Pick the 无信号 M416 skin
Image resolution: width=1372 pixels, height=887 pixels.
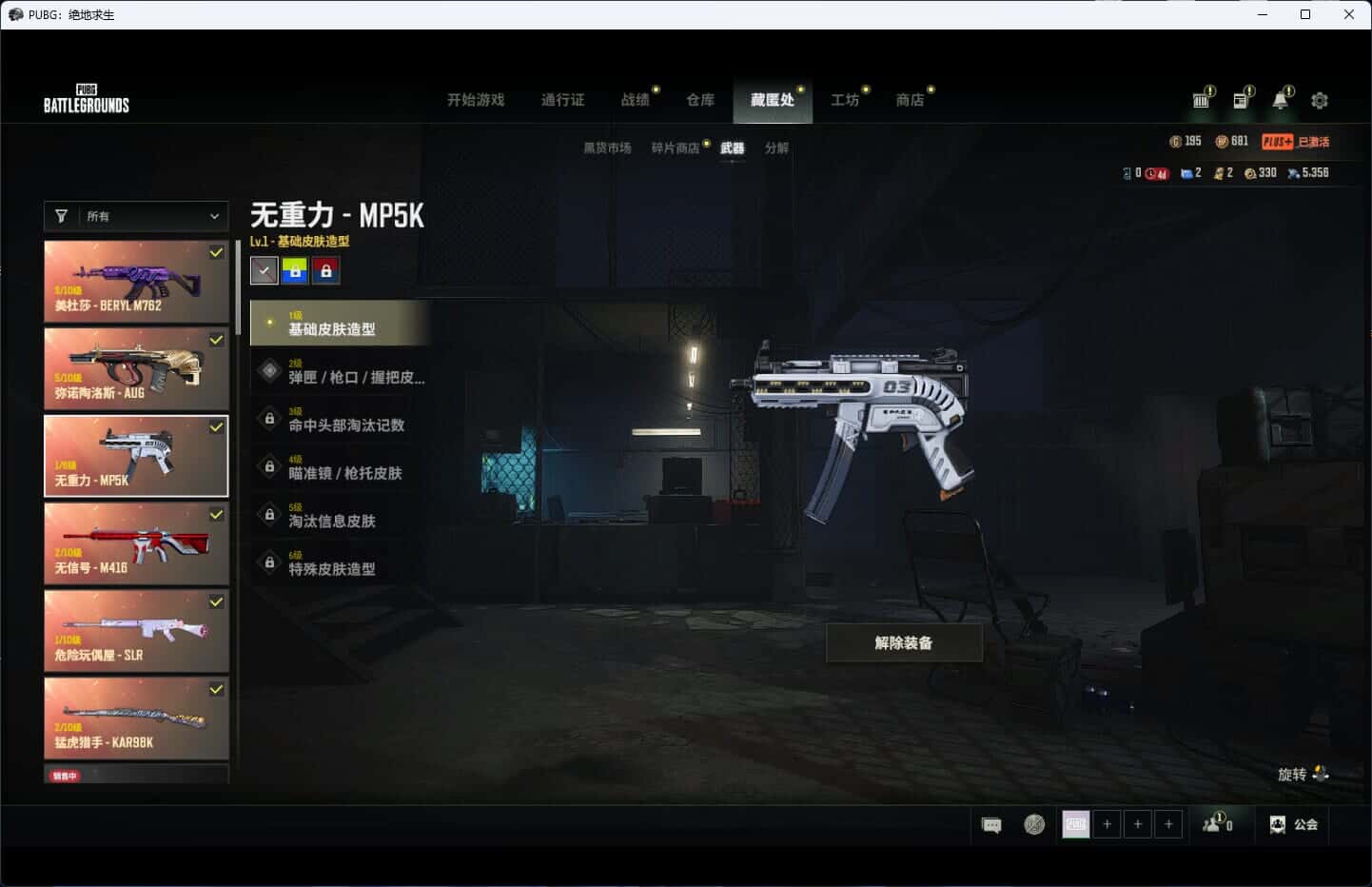[x=136, y=543]
